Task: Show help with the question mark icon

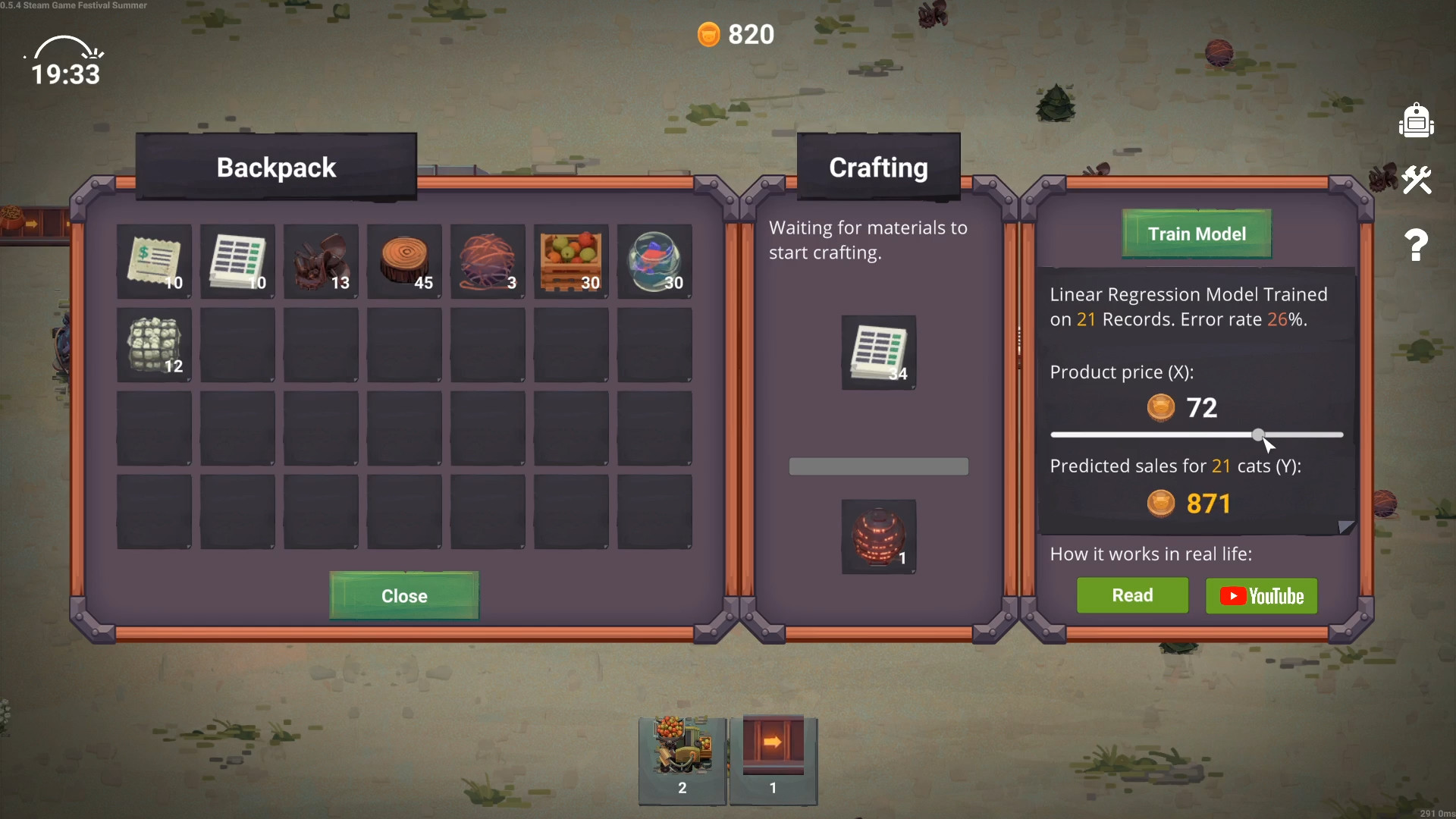Action: (x=1416, y=245)
